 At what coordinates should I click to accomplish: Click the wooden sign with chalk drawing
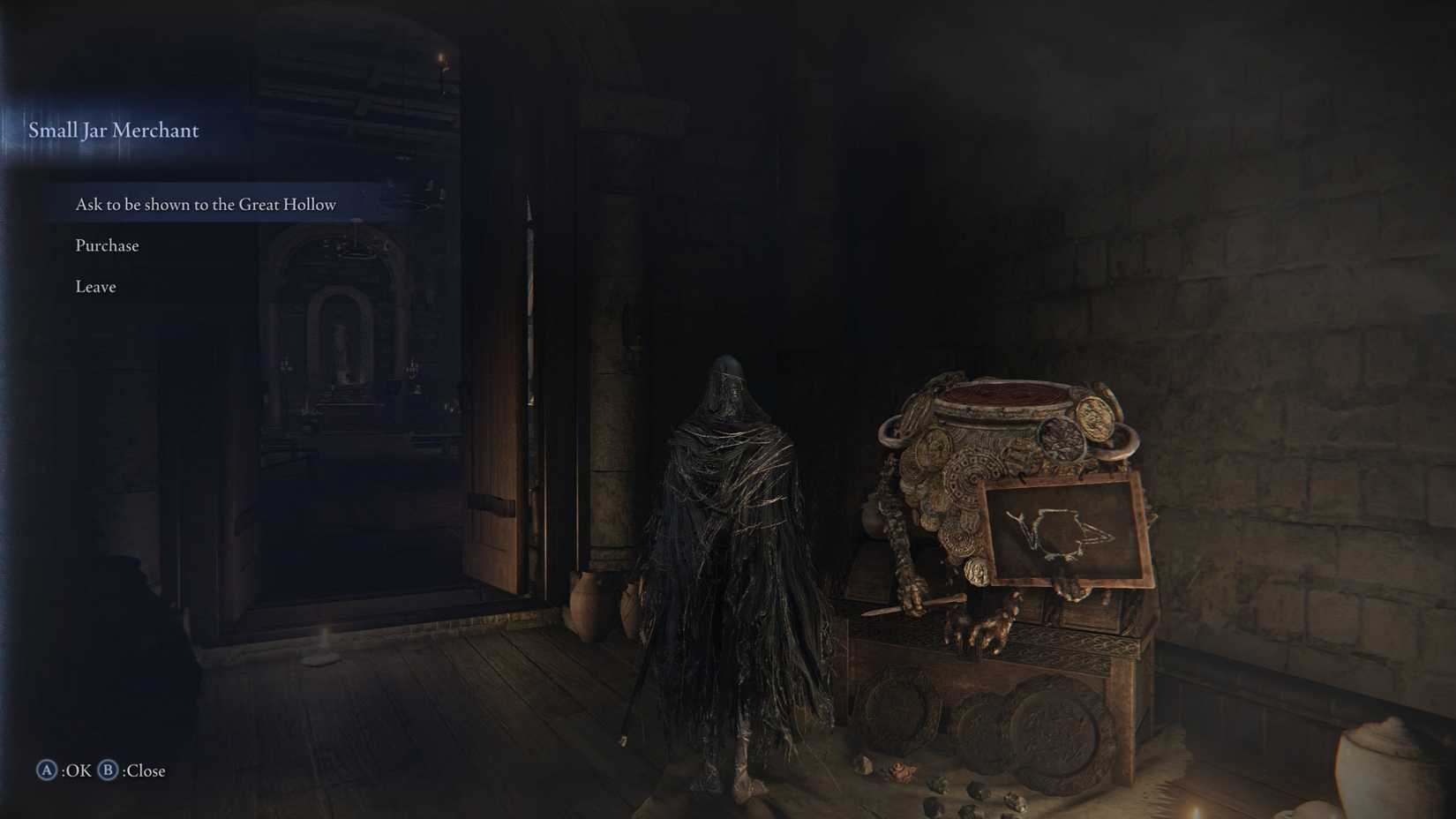pyautogui.click(x=1068, y=530)
